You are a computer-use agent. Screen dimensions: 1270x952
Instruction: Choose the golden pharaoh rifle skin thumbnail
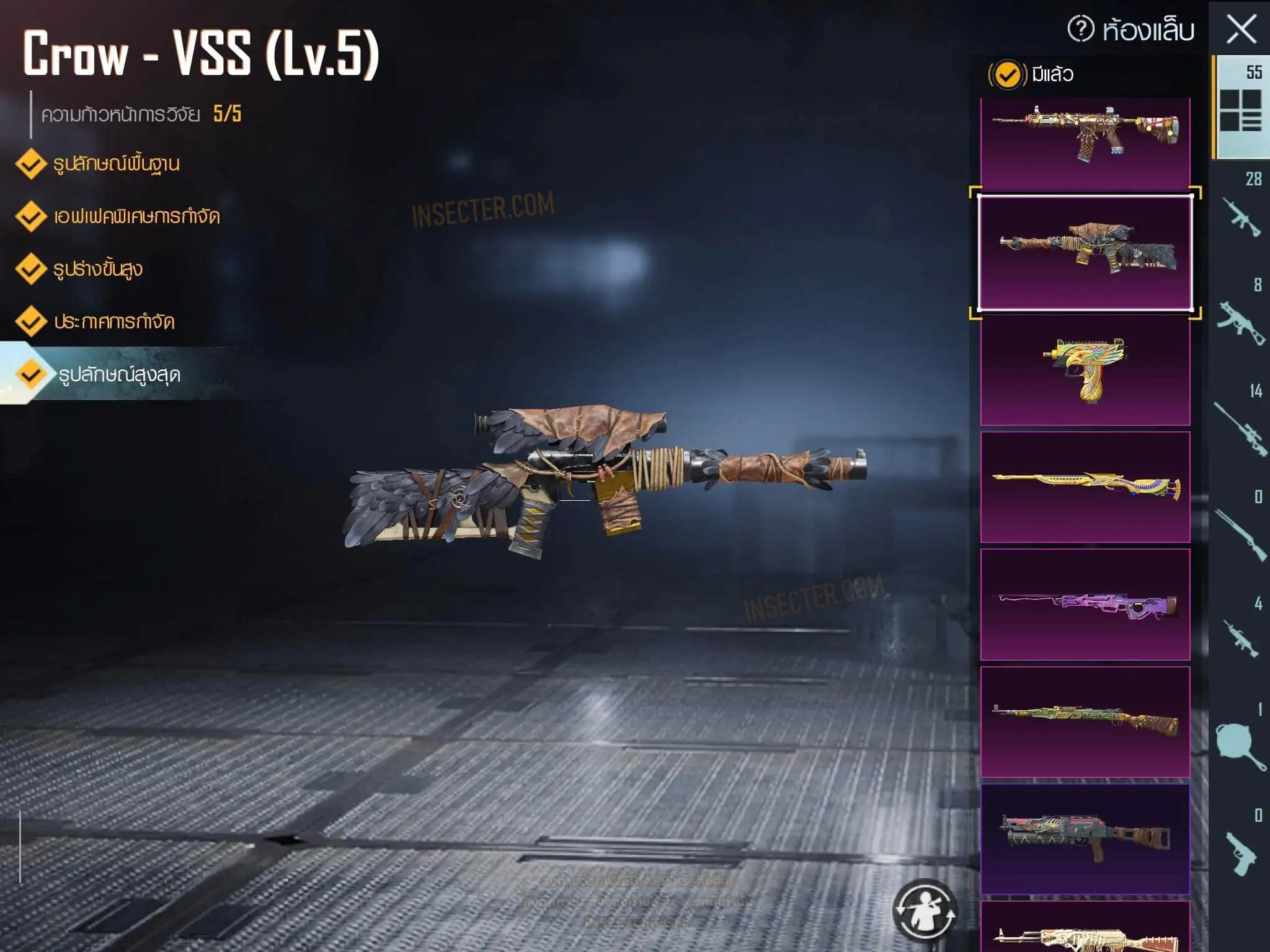1085,487
